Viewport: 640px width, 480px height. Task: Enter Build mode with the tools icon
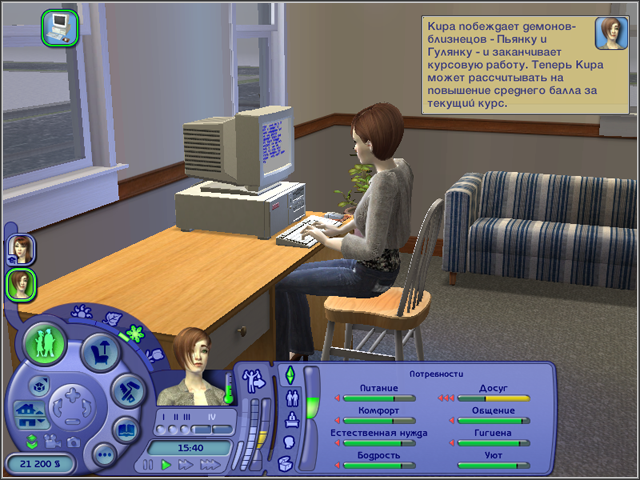[x=128, y=390]
